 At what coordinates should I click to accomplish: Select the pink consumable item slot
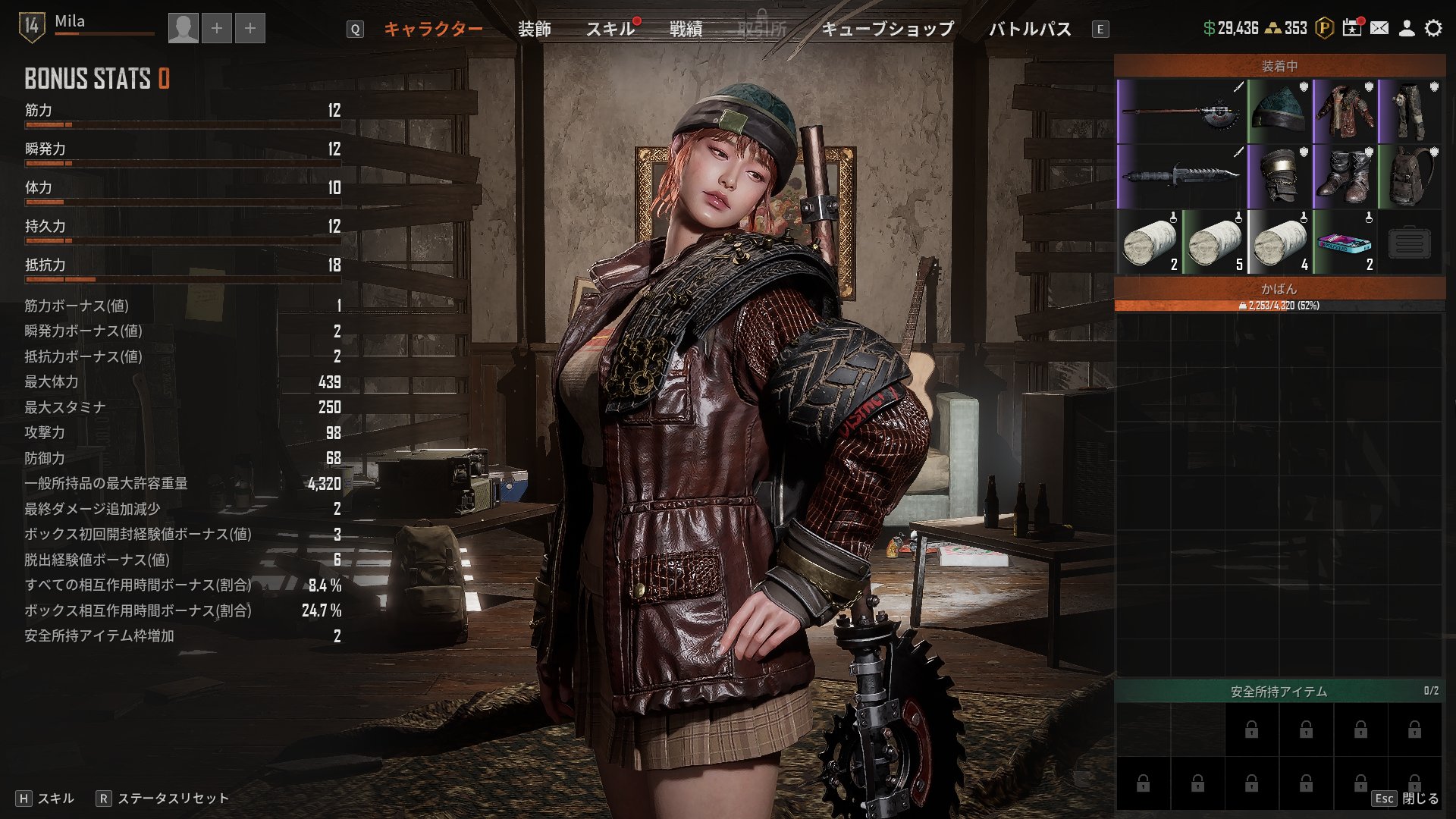pyautogui.click(x=1345, y=243)
